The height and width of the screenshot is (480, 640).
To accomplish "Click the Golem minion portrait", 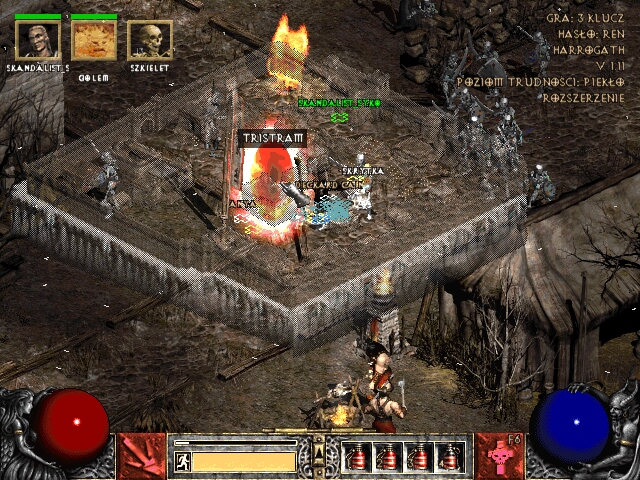I will pos(94,41).
